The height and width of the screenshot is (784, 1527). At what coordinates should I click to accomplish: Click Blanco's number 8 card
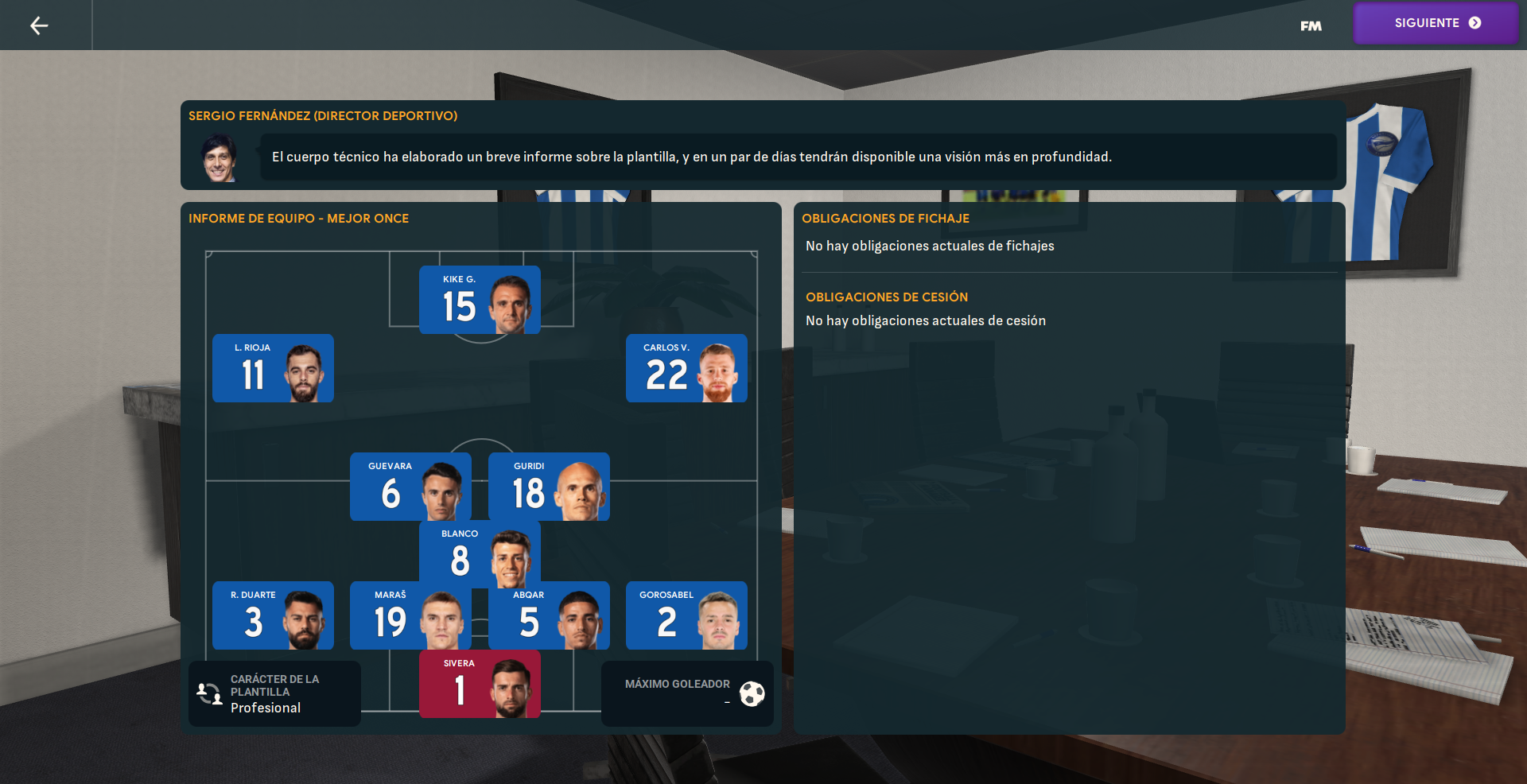click(480, 553)
